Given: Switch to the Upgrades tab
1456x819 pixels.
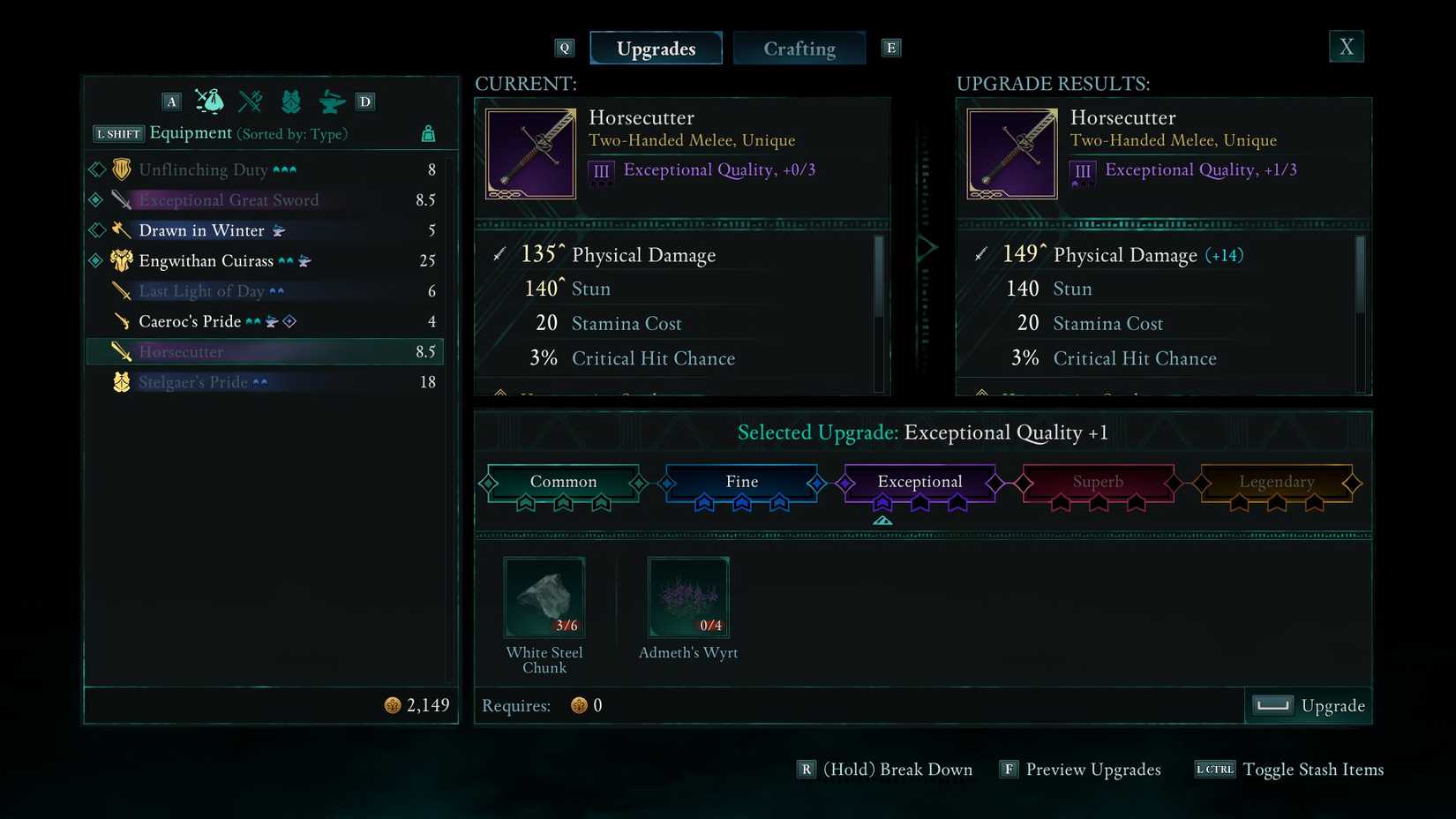Looking at the screenshot, I should (656, 48).
